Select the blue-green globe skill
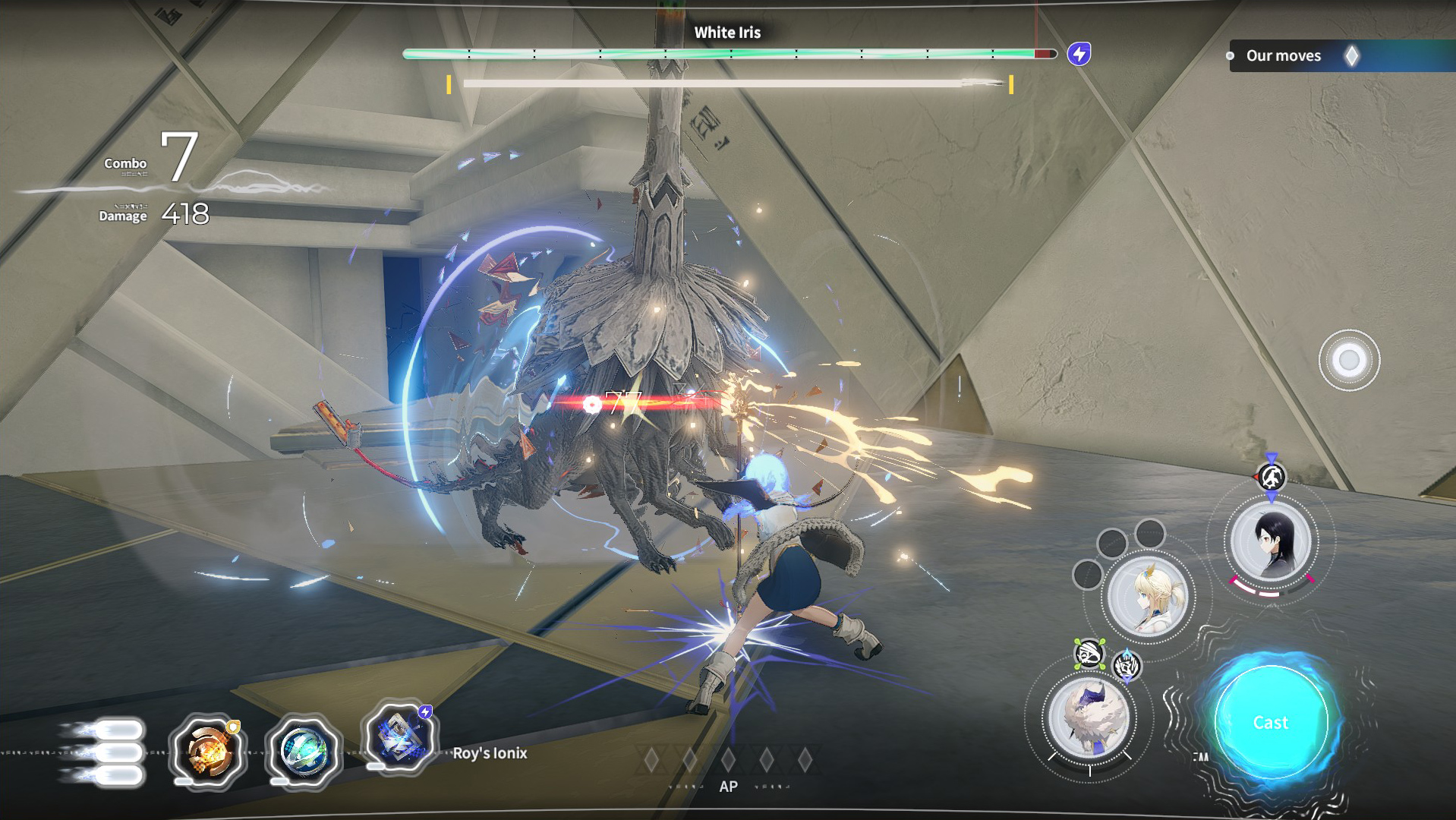1456x820 pixels. click(x=303, y=751)
